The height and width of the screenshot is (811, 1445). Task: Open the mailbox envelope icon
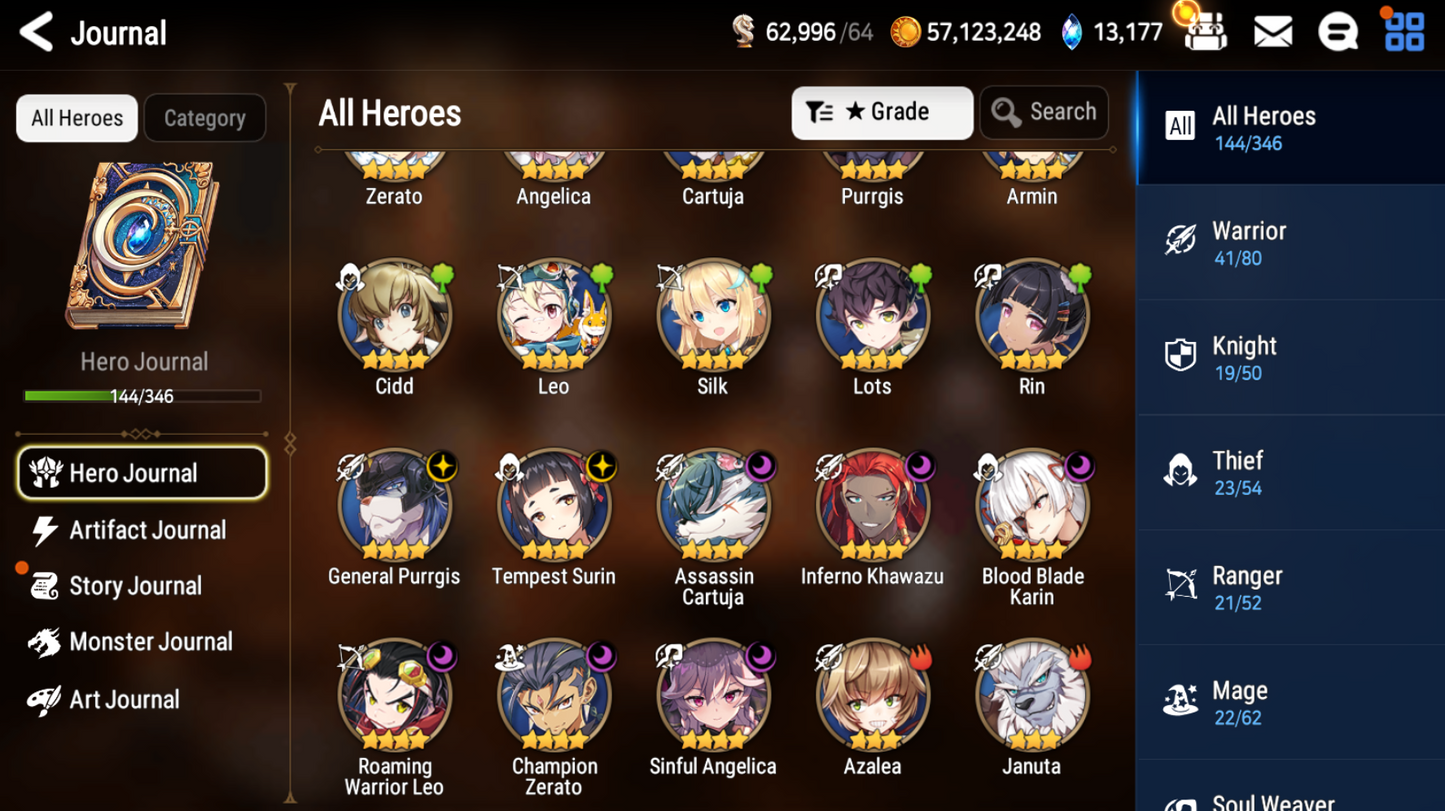click(x=1272, y=33)
